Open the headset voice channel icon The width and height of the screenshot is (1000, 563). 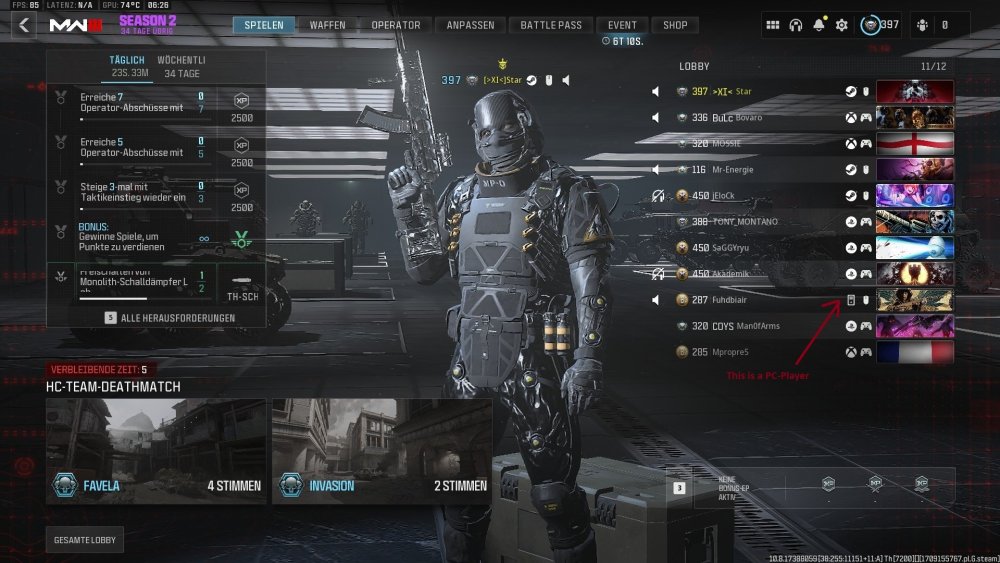tap(796, 25)
